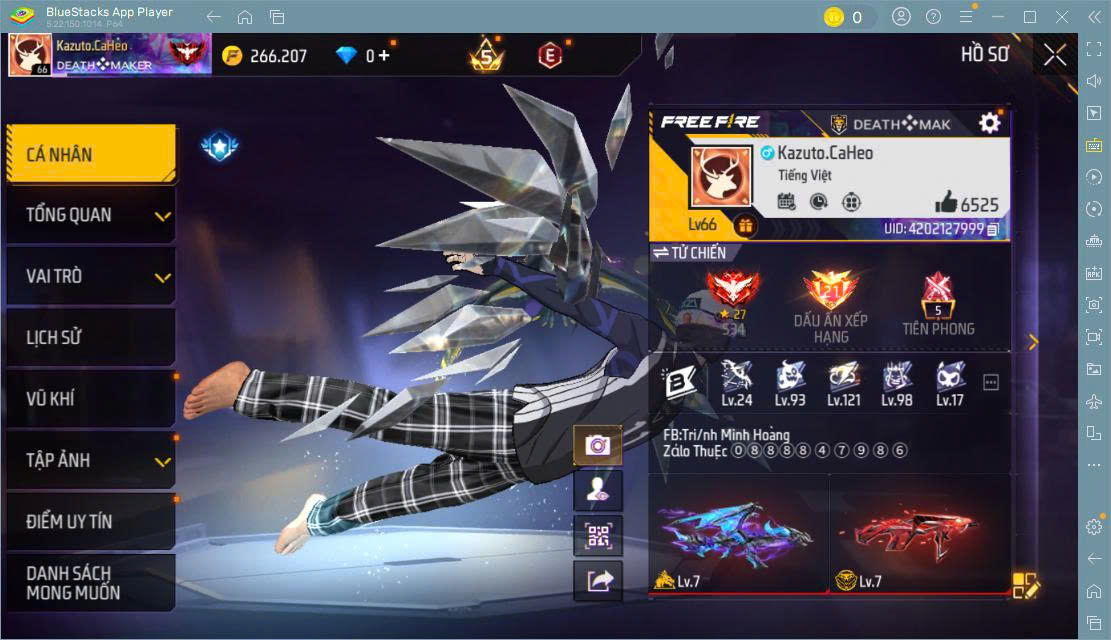This screenshot has height=640, width=1111.
Task: Maximize the BlueStacks window
Action: pos(1030,17)
